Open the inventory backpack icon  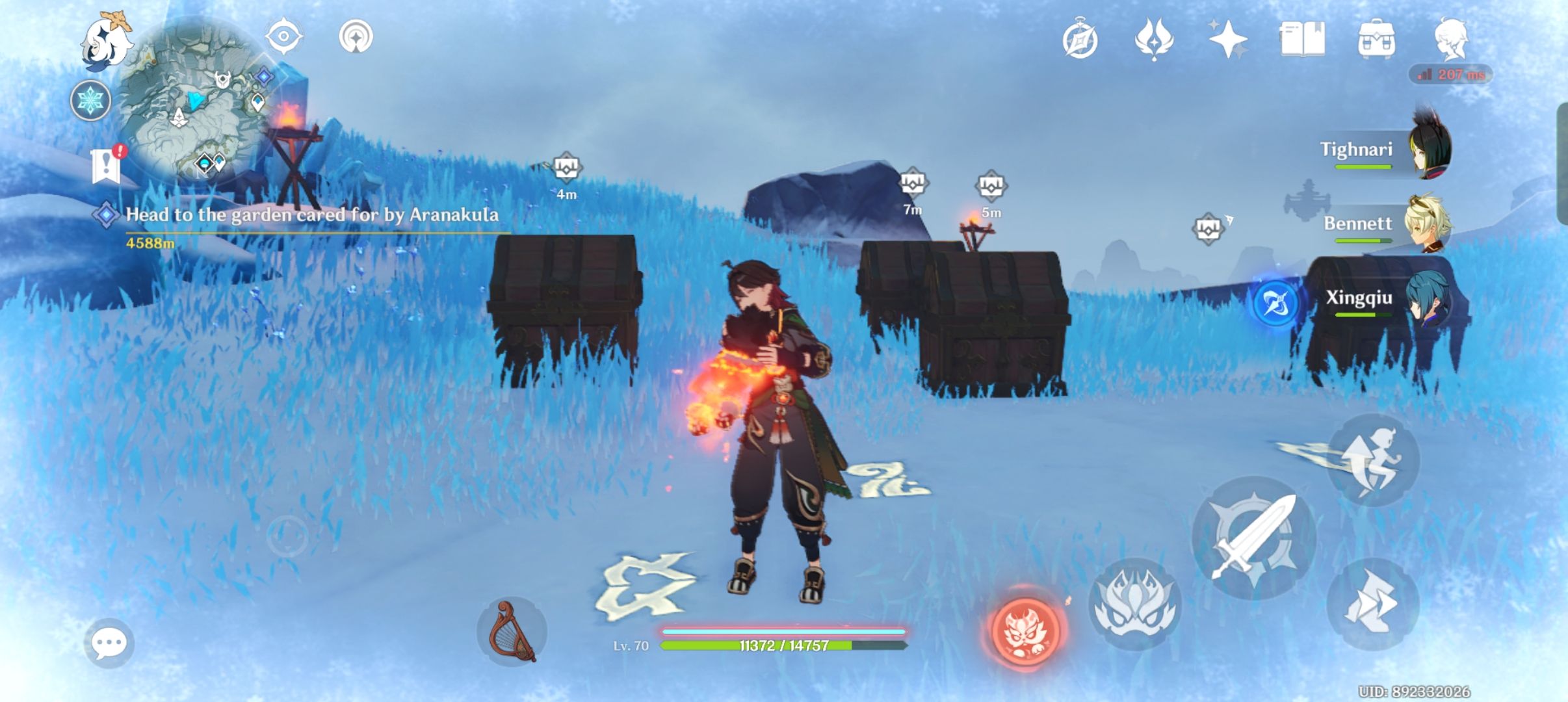coord(1378,40)
